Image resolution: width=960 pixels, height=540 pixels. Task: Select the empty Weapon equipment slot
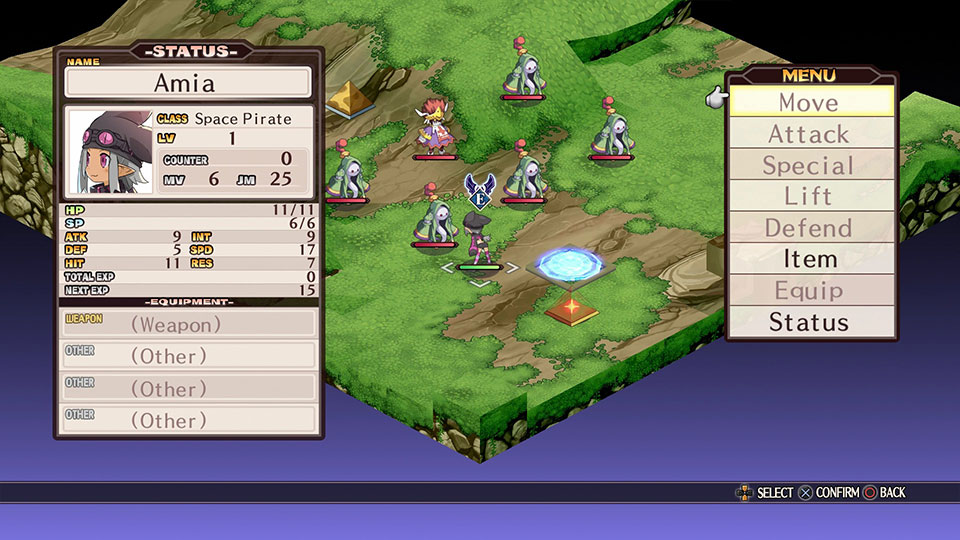[189, 324]
